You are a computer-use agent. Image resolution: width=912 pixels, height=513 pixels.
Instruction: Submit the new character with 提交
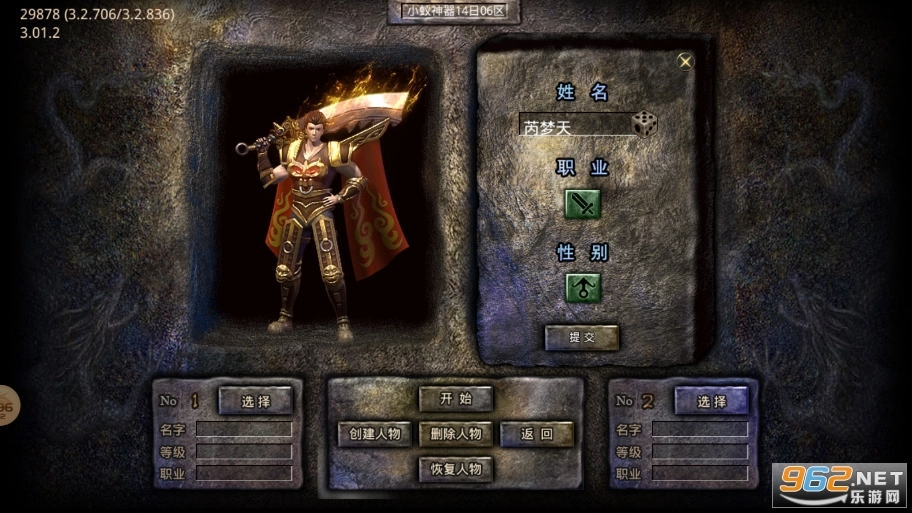582,337
